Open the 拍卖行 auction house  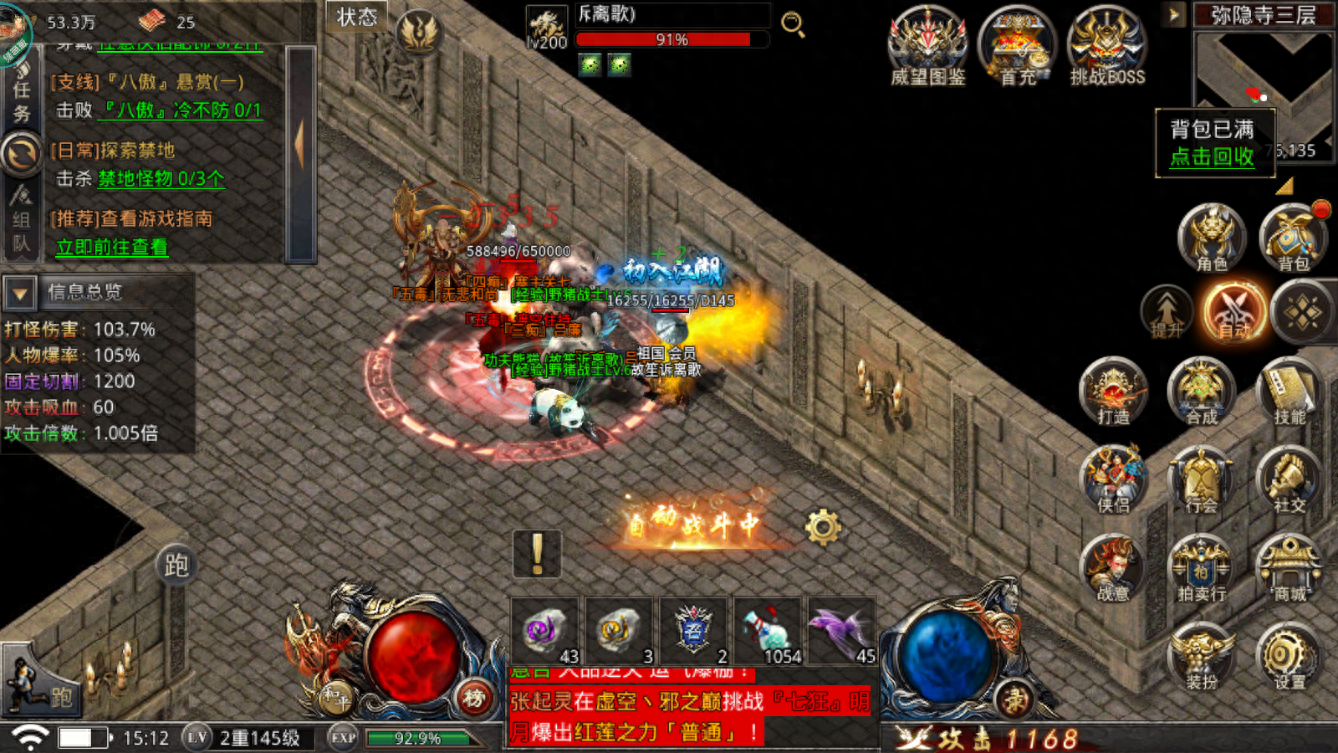click(x=1201, y=568)
